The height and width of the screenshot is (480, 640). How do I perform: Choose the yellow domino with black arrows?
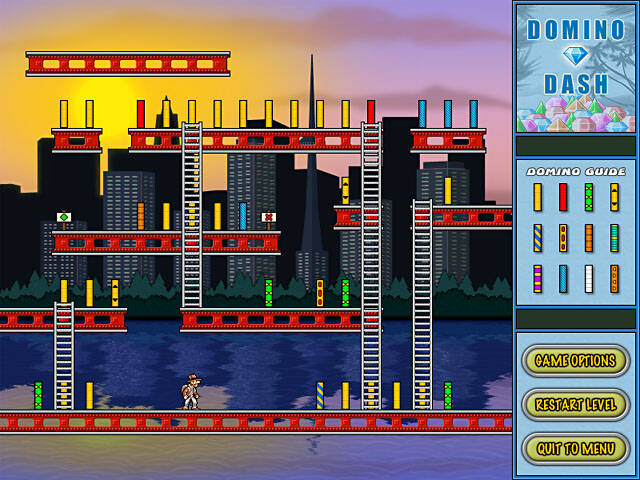click(614, 197)
